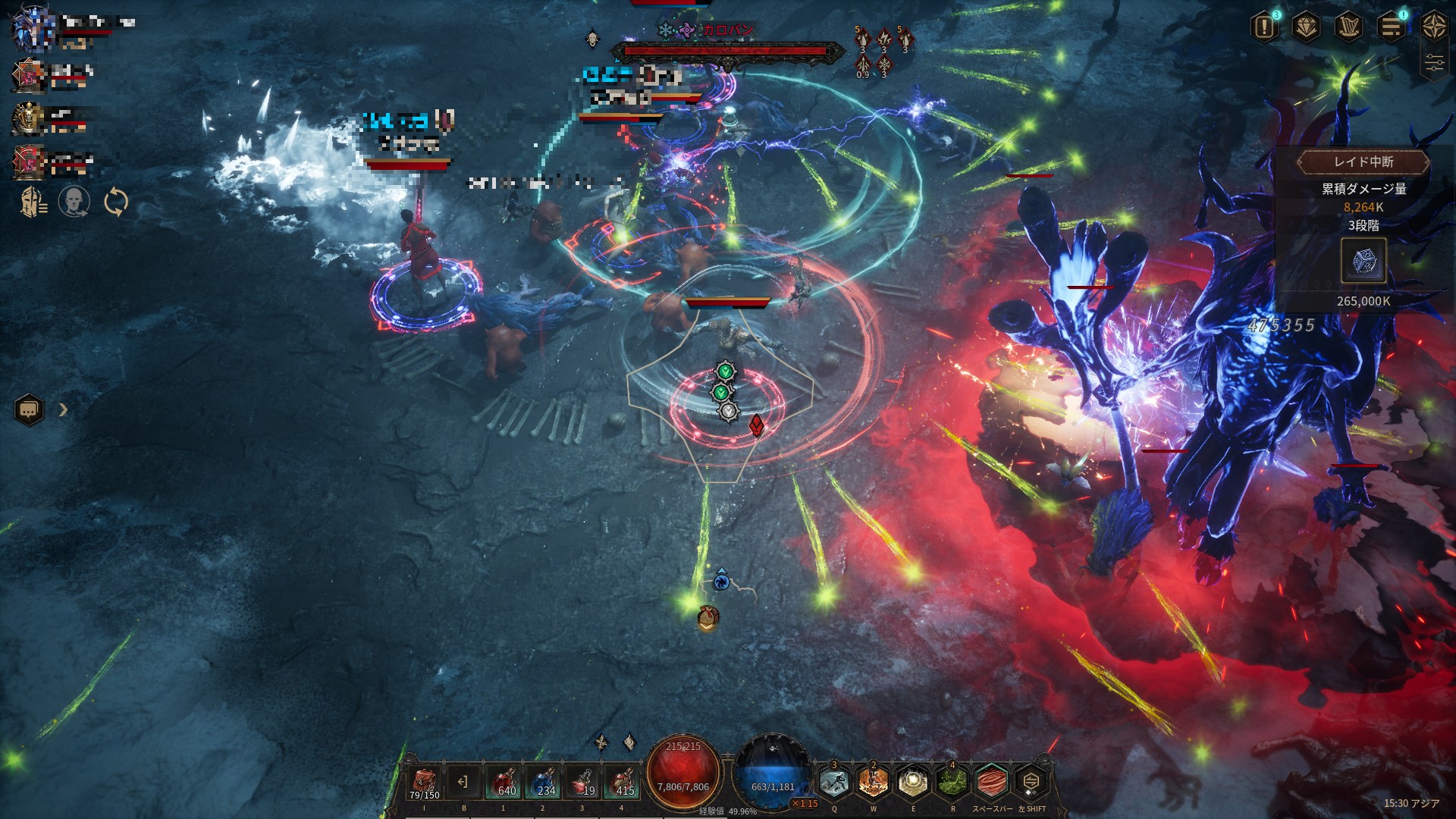Select the potion slot with 19 count
The width and height of the screenshot is (1456, 819).
click(x=582, y=782)
